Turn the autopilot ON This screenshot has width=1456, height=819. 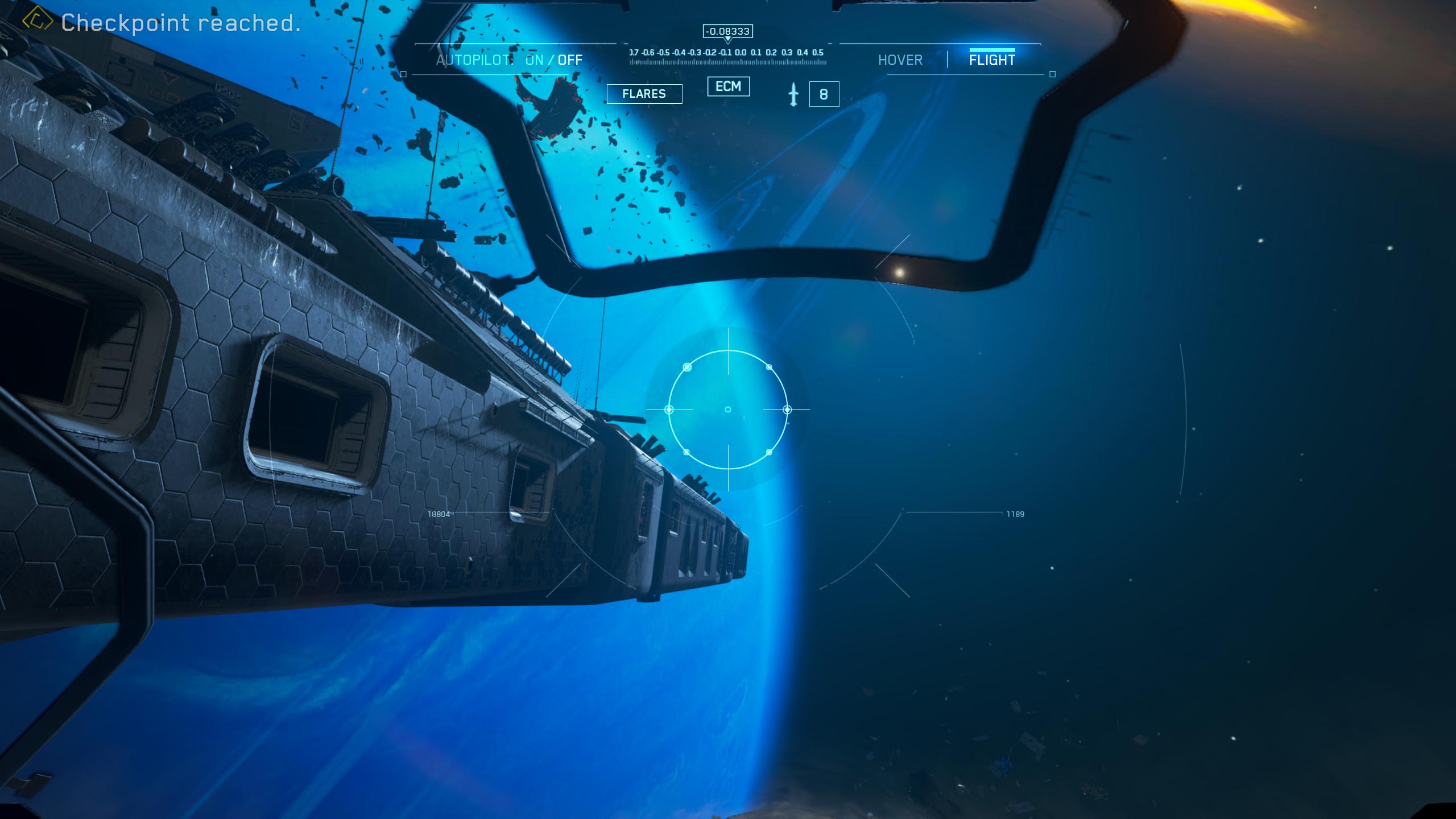534,60
